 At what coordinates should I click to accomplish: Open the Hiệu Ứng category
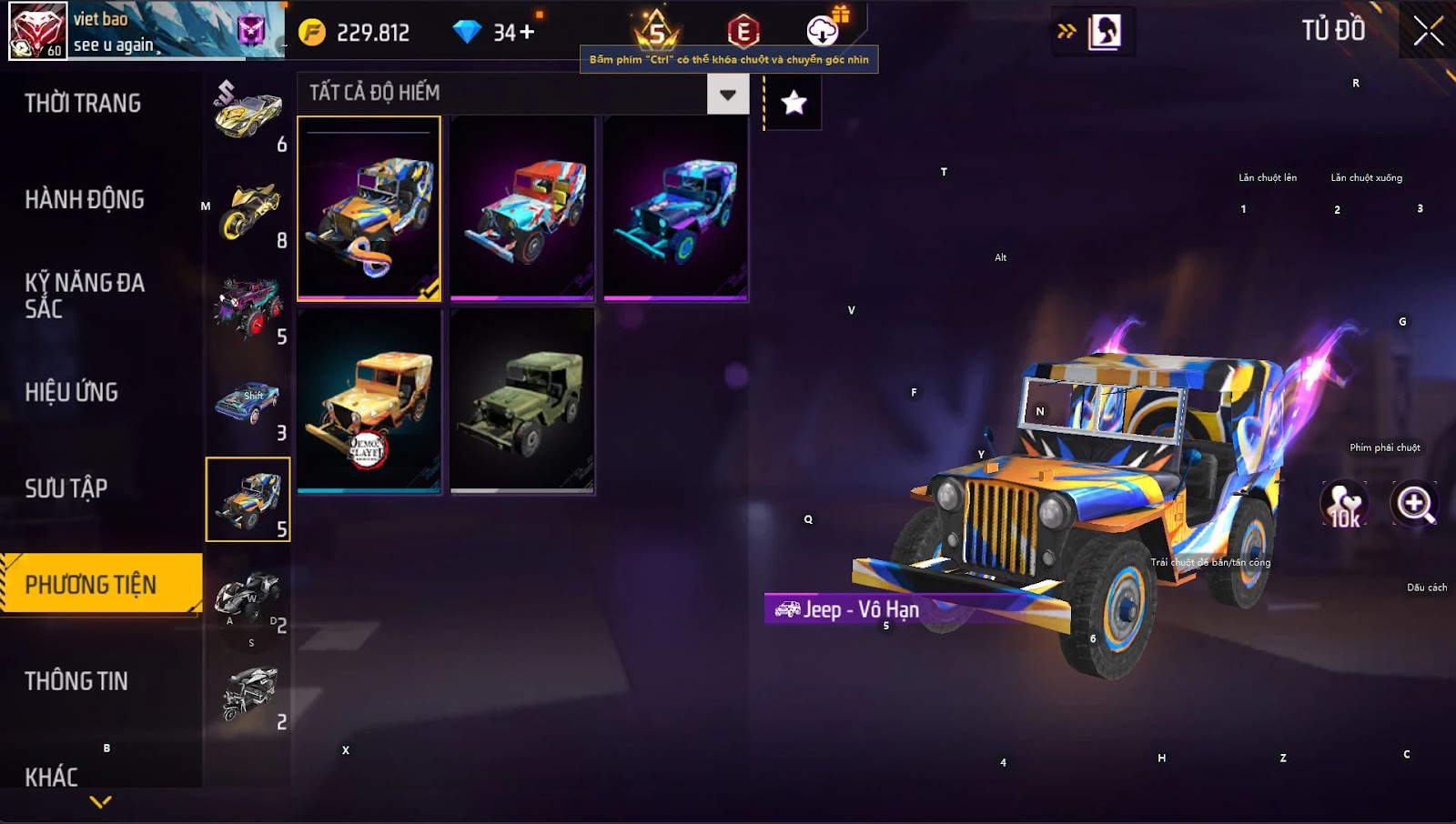[x=72, y=393]
